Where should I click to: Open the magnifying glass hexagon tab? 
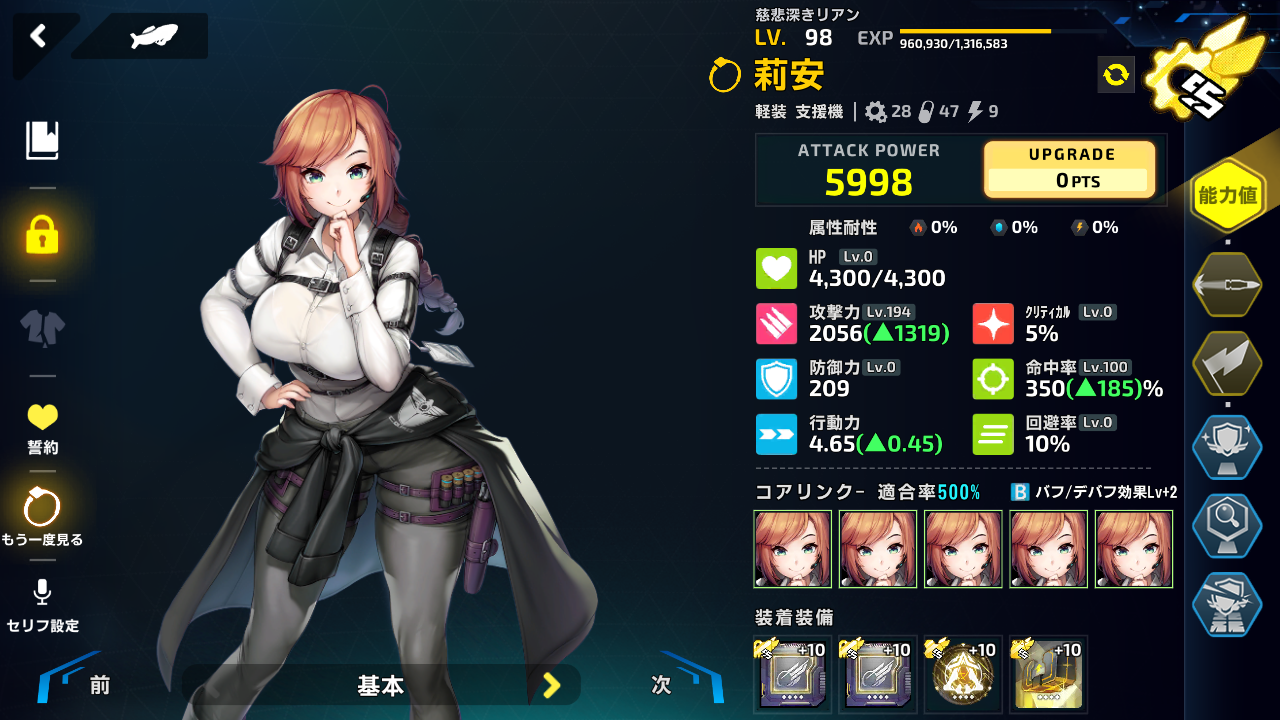pos(1227,526)
